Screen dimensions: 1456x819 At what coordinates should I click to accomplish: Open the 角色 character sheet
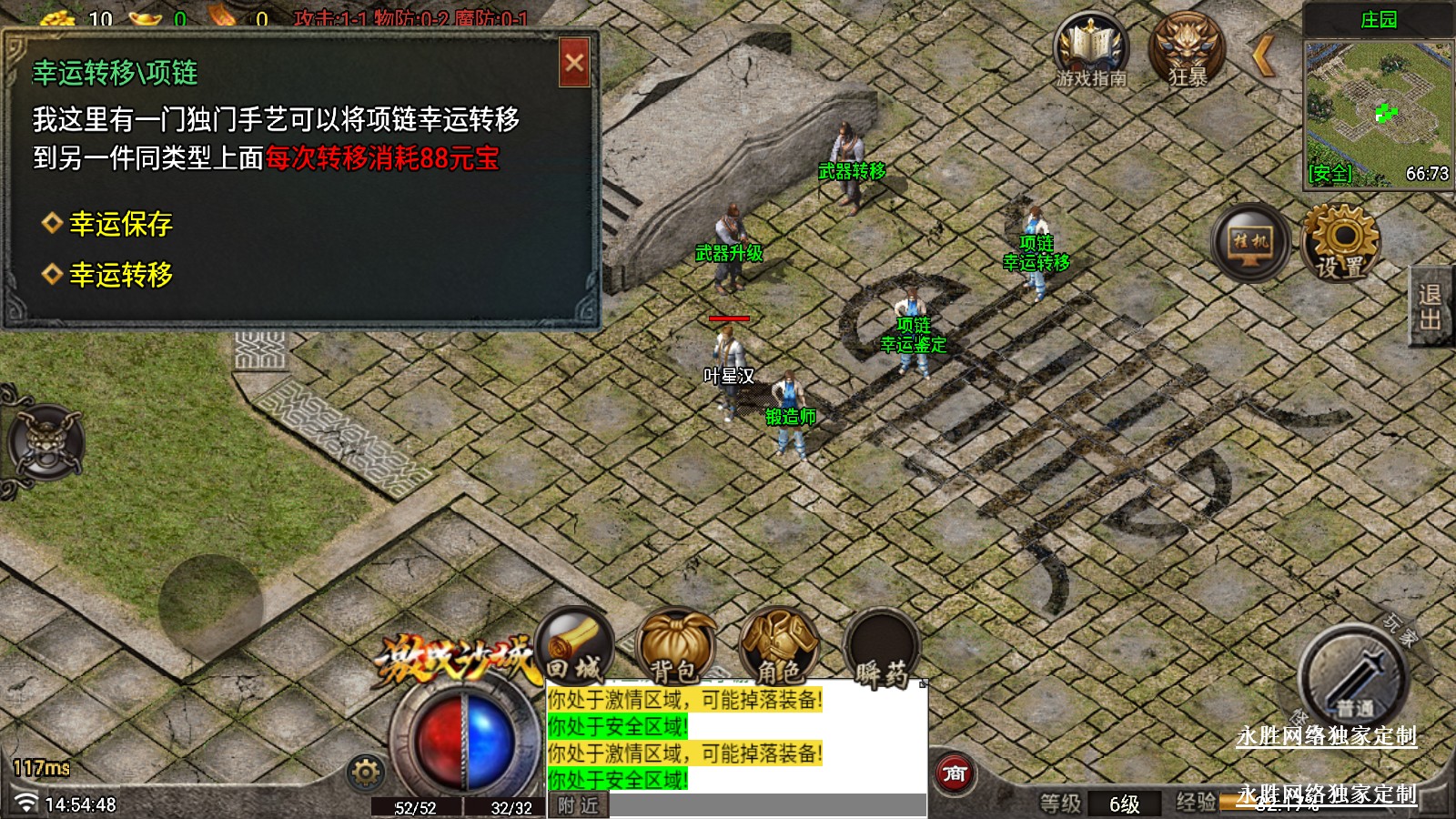click(x=780, y=647)
